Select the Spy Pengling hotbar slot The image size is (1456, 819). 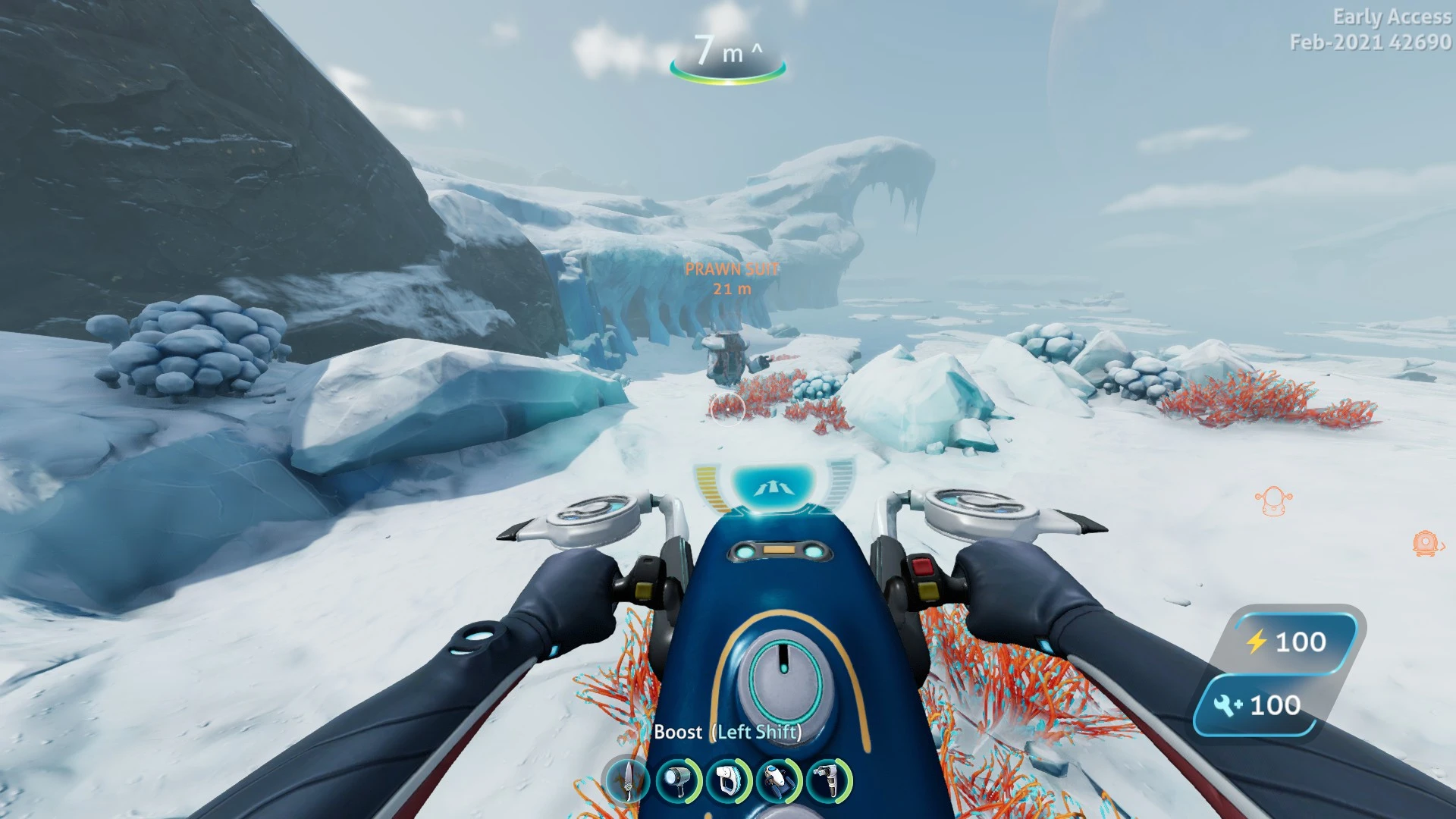click(779, 781)
